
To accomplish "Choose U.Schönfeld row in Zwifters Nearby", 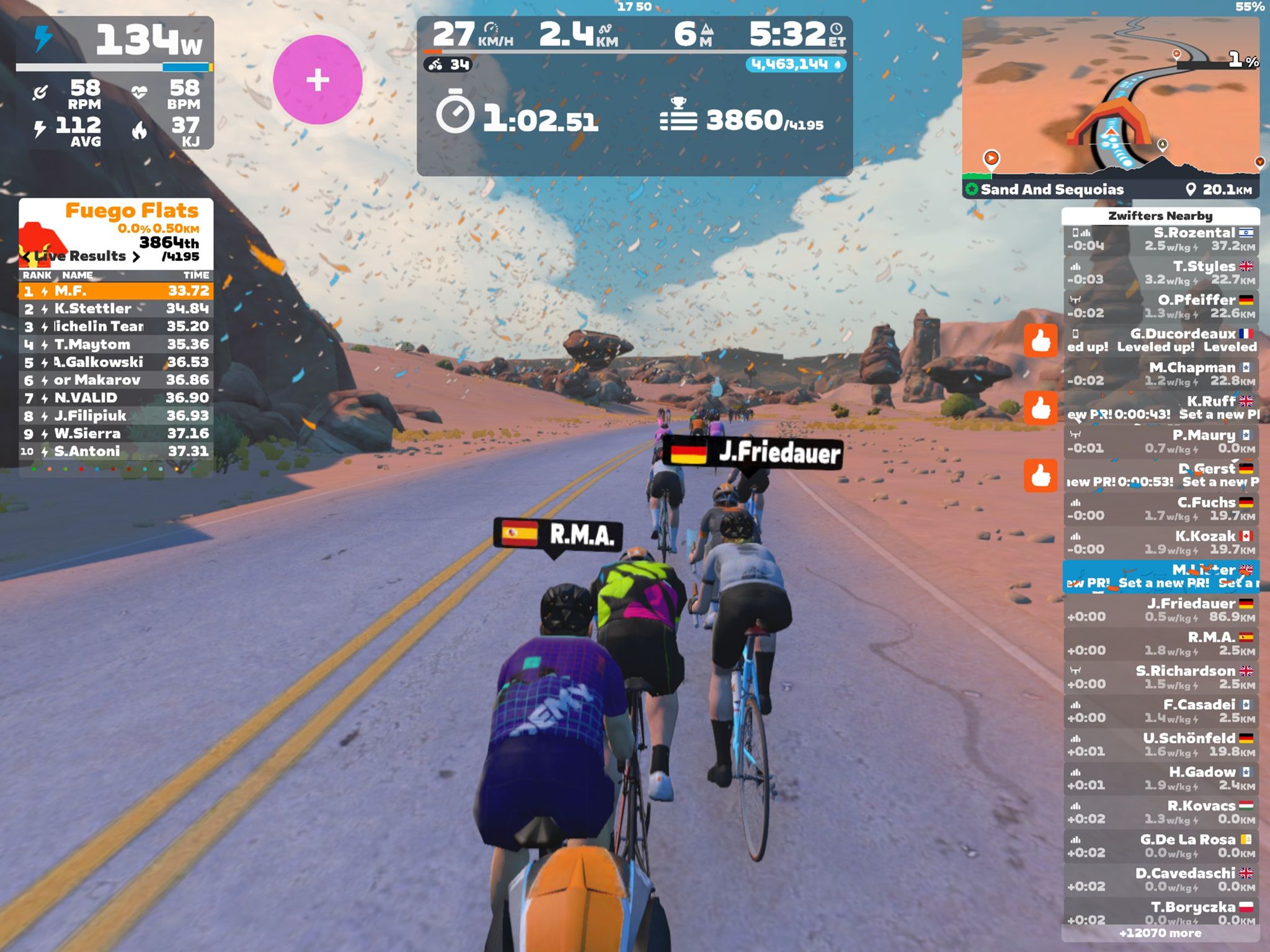I will [1161, 744].
